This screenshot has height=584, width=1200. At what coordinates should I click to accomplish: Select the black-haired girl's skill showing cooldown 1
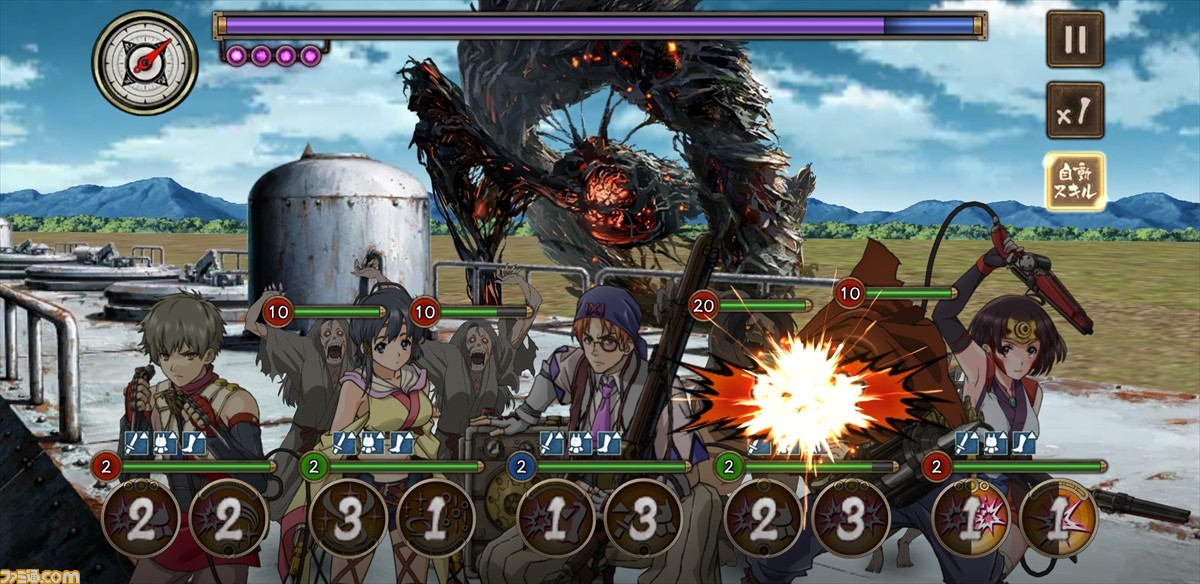click(x=435, y=518)
